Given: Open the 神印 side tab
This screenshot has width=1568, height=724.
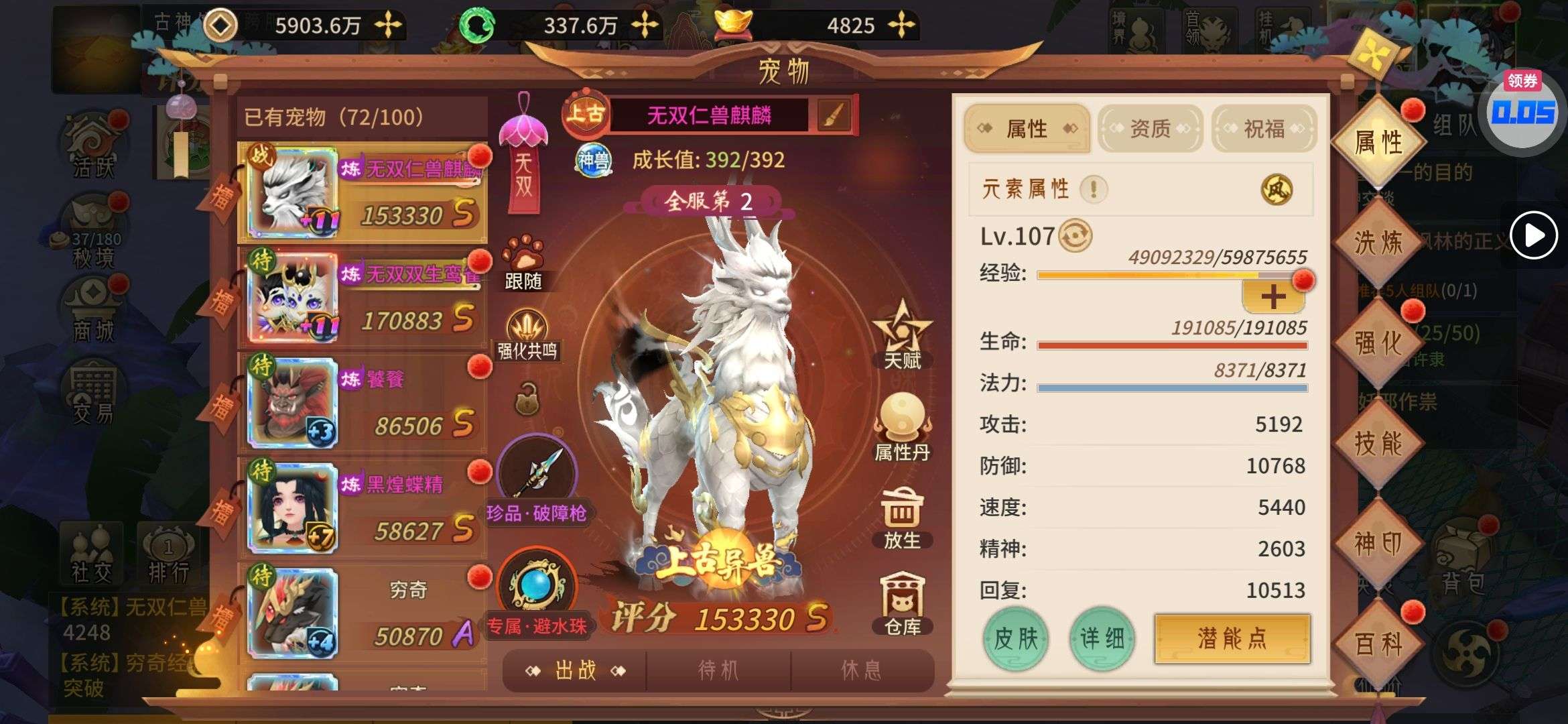Looking at the screenshot, I should [1378, 544].
